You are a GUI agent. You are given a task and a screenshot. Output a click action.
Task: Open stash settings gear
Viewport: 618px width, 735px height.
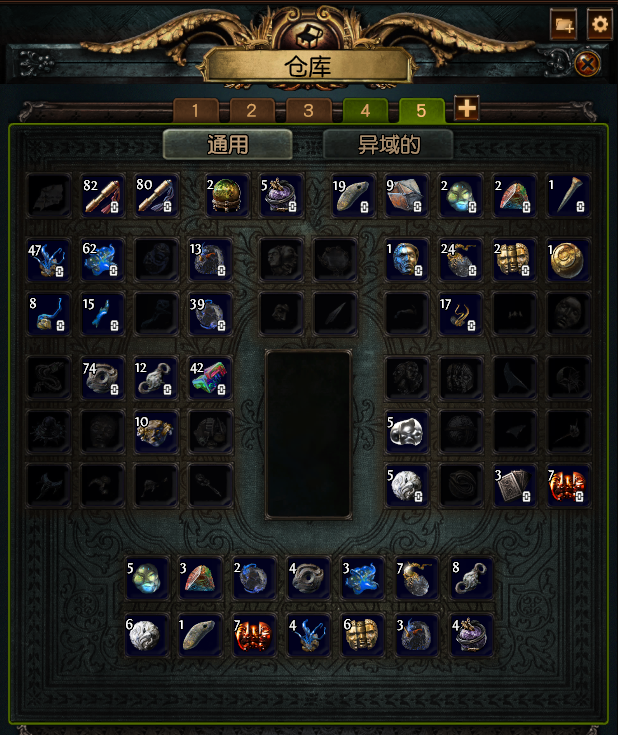click(599, 24)
